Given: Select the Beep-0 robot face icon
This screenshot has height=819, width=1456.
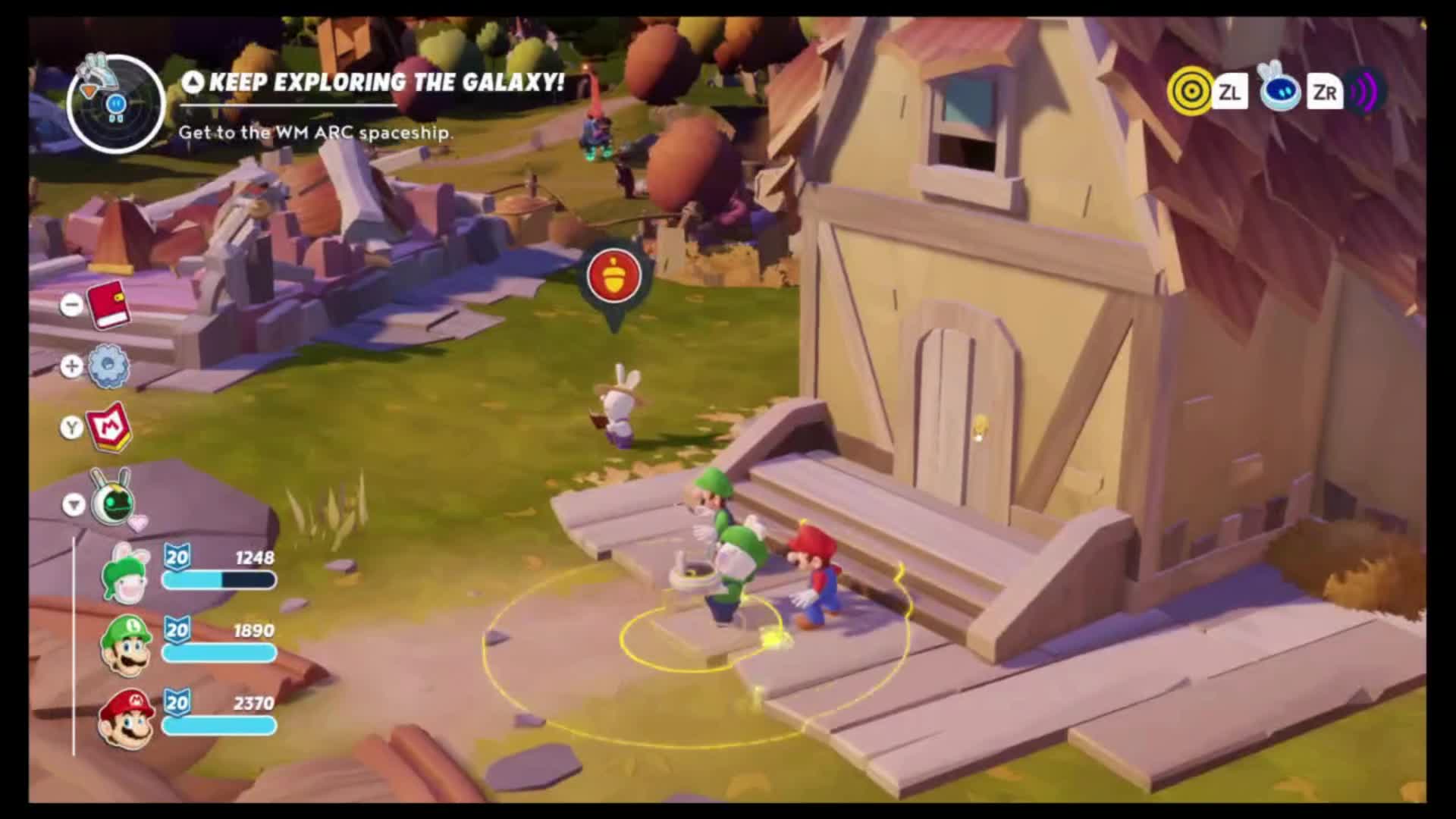Looking at the screenshot, I should (x=1279, y=93).
